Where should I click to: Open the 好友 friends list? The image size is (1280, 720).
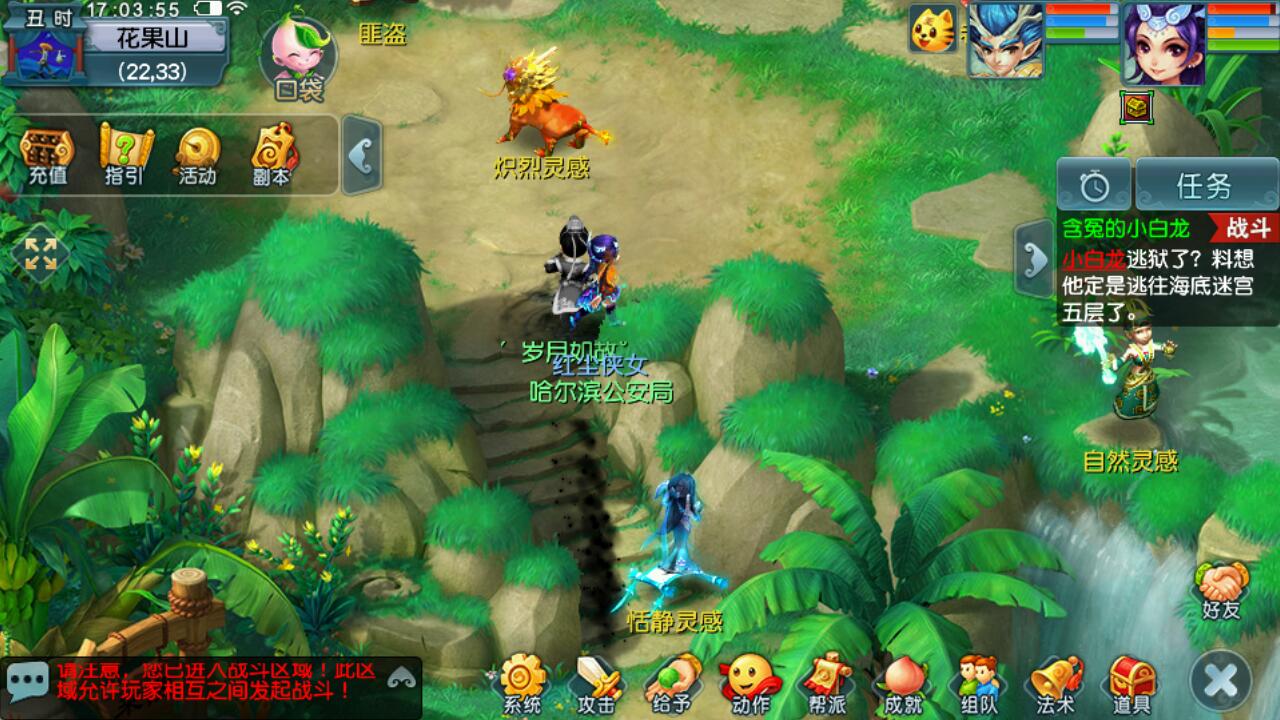pyautogui.click(x=1222, y=592)
